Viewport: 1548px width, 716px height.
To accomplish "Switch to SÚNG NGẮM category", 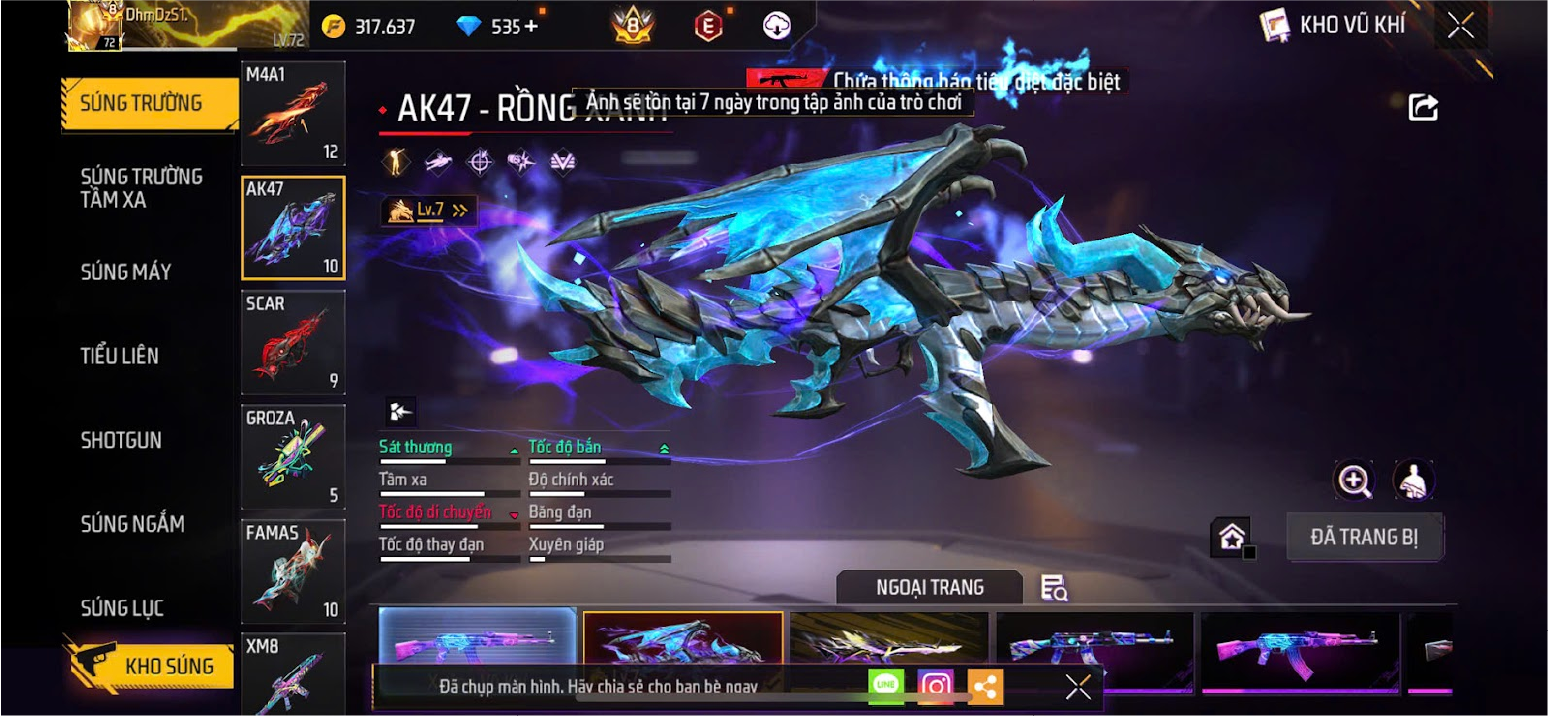I will pyautogui.click(x=133, y=524).
